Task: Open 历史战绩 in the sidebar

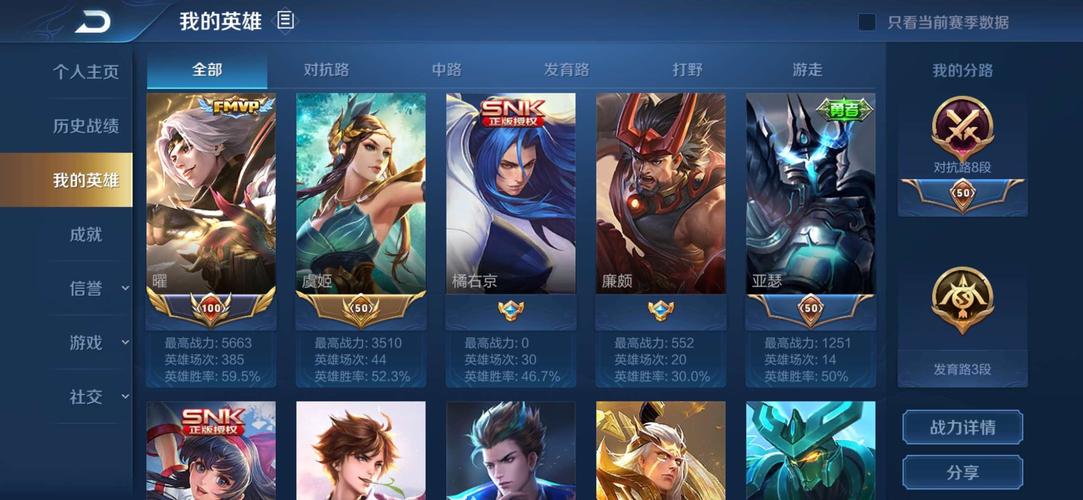Action: click(x=85, y=126)
